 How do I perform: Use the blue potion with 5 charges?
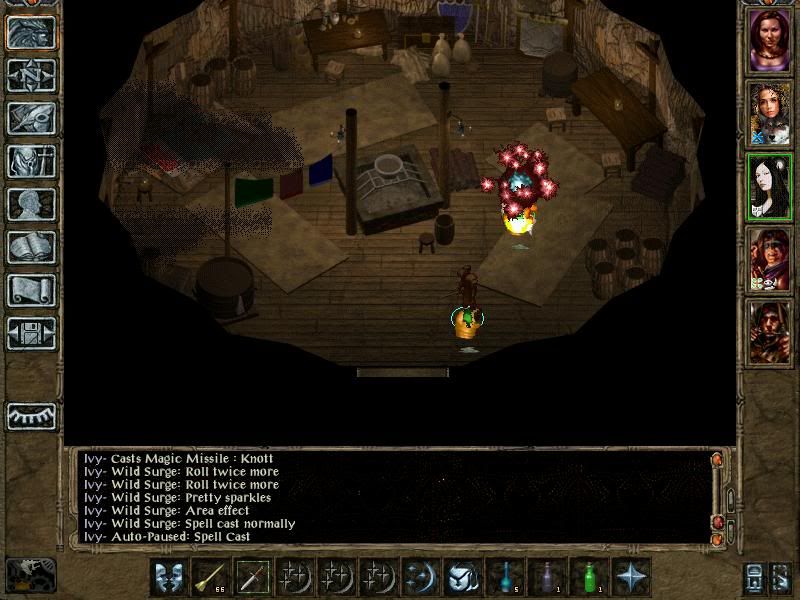(504, 578)
